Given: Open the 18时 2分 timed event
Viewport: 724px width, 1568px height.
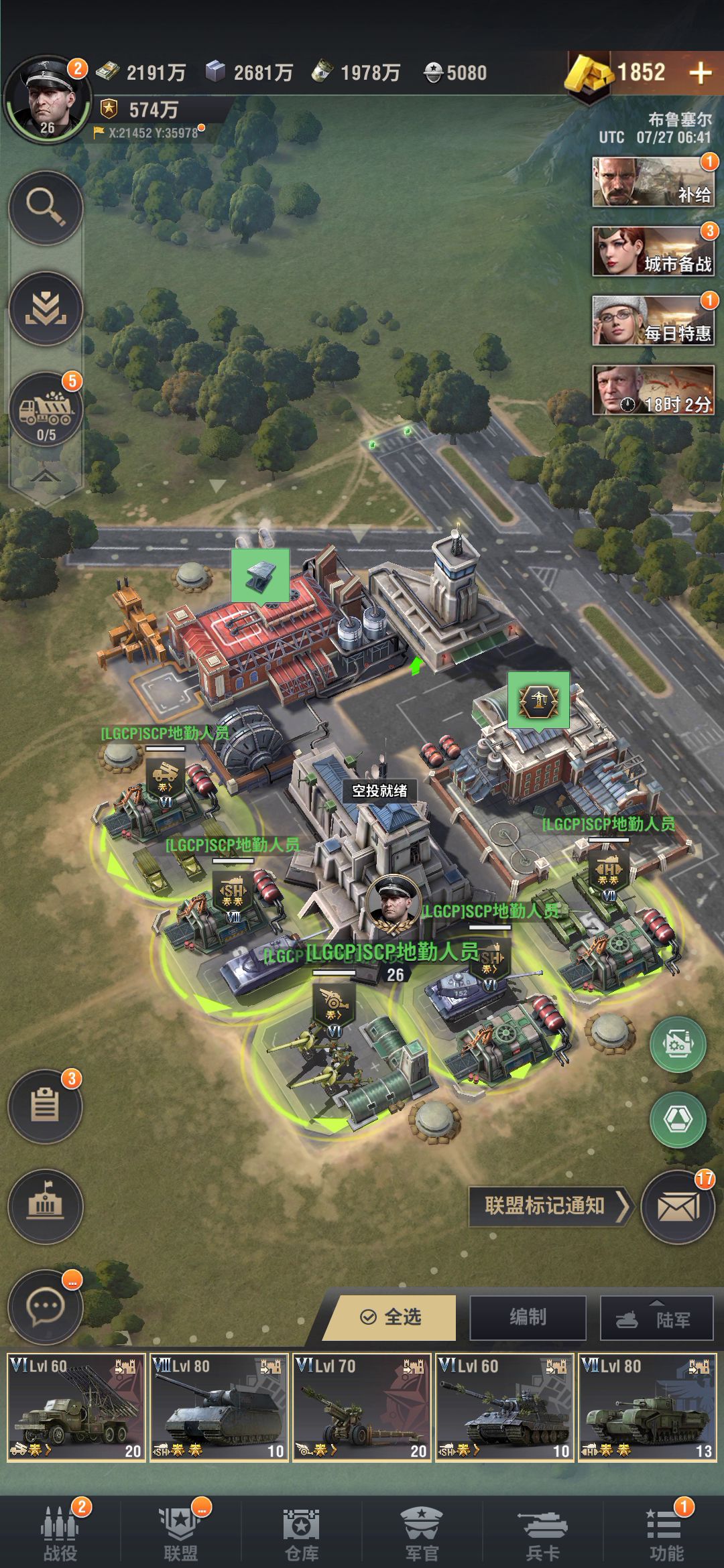Looking at the screenshot, I should (x=652, y=391).
